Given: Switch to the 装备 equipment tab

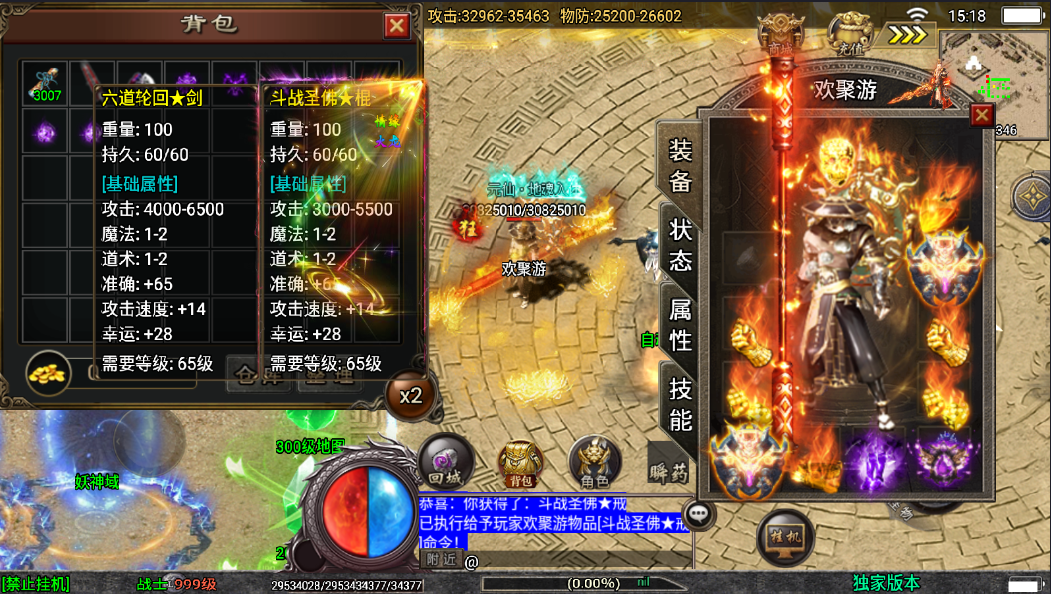Looking at the screenshot, I should point(680,165).
